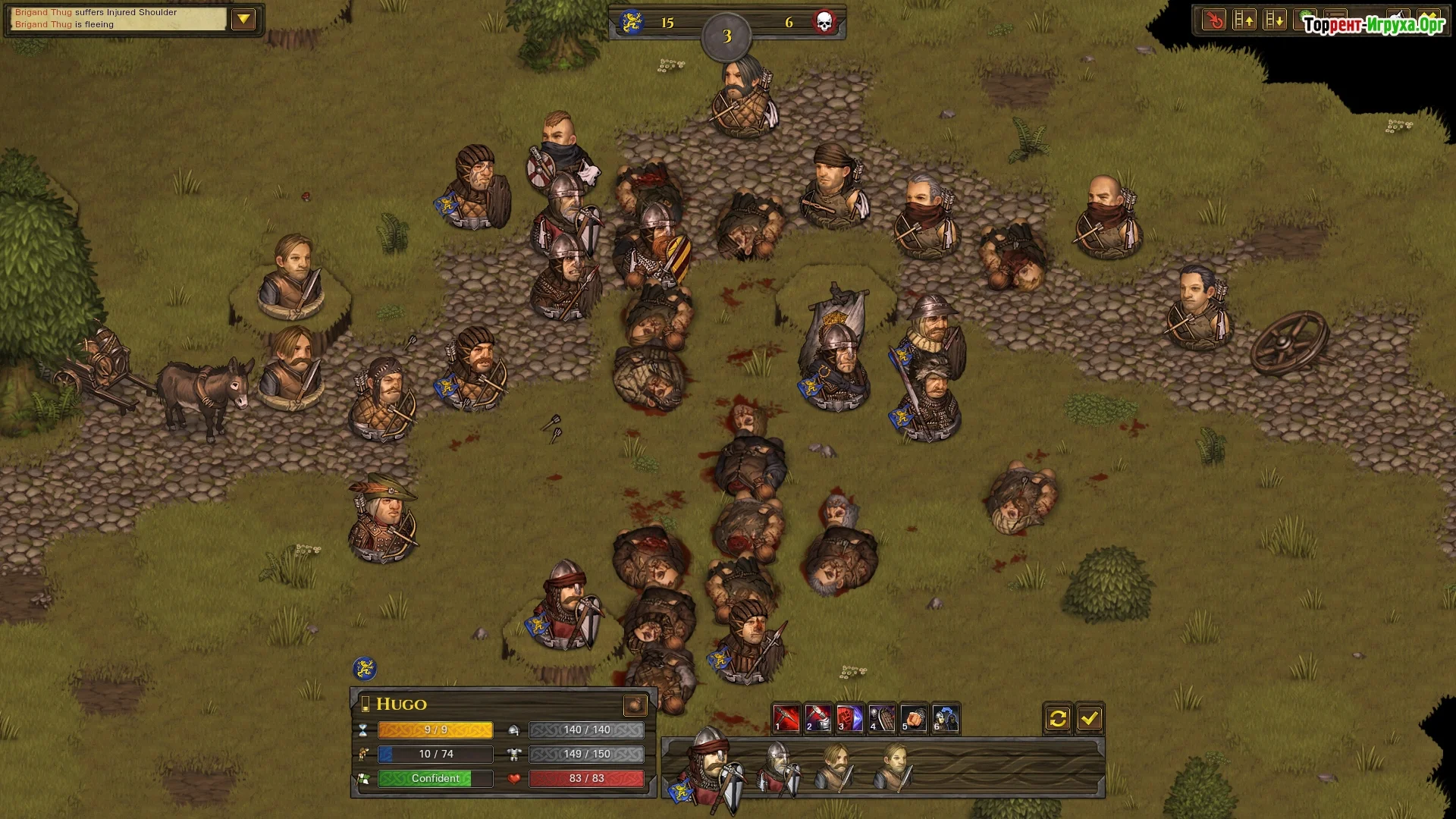The image size is (1456, 819).
Task: Select Hugo's portrait in the turn order bar
Action: [711, 767]
